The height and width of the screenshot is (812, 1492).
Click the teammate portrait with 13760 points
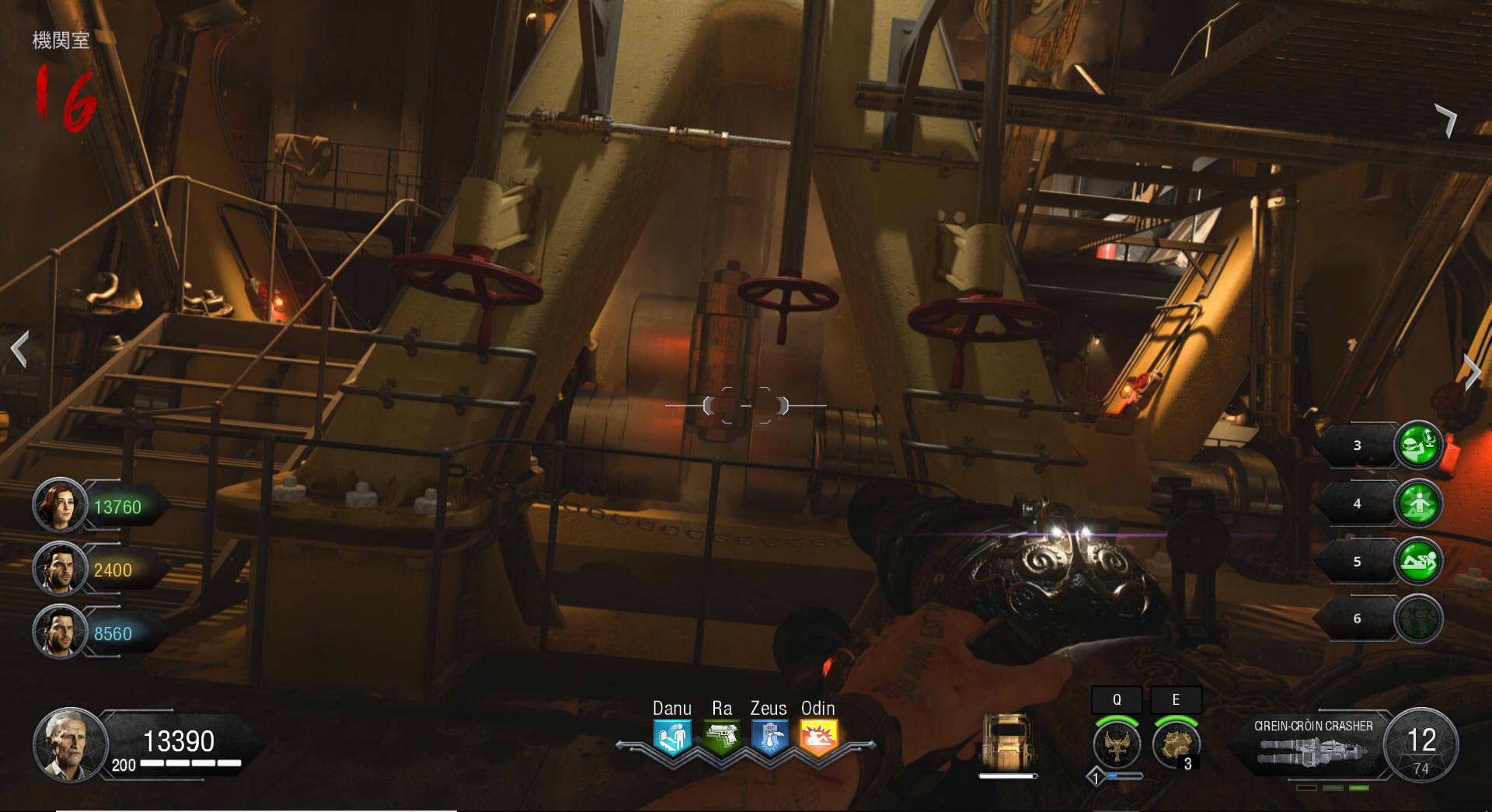(60, 506)
